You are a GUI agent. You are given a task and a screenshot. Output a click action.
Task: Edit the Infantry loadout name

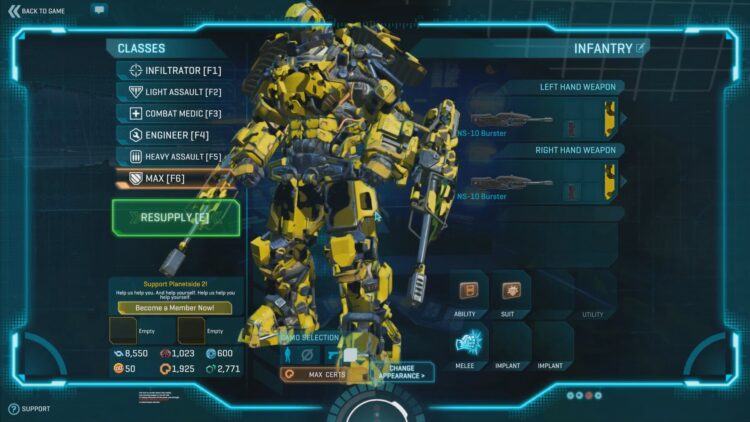coord(641,47)
